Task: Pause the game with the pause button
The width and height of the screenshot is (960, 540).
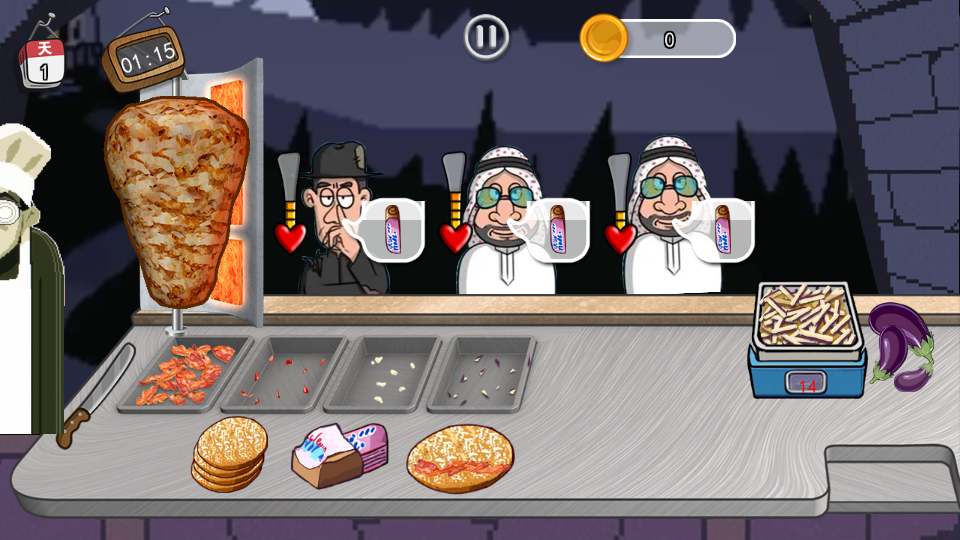Action: click(x=487, y=38)
